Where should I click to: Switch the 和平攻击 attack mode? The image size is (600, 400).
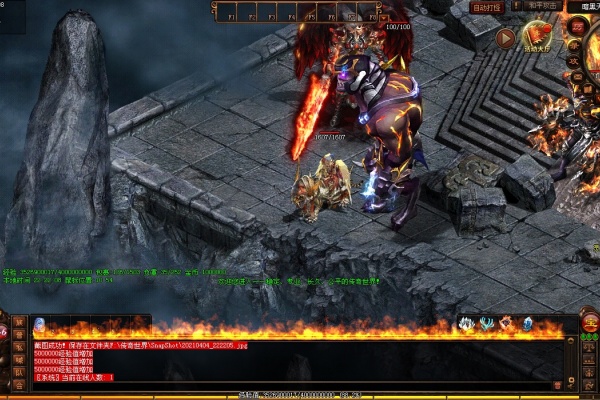(x=542, y=6)
